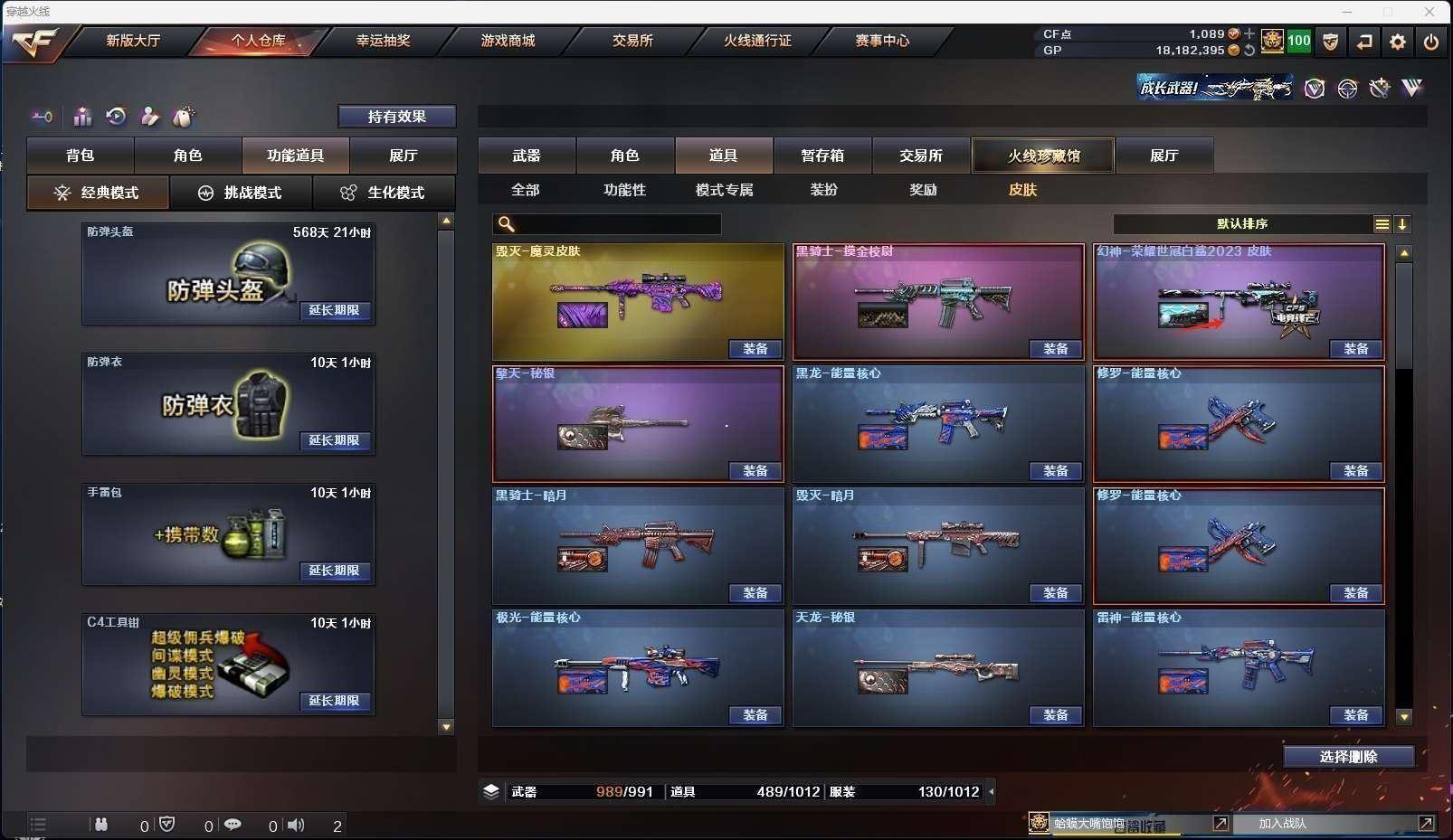Equip the 毁灭-魔灵皮肤 skin
The image size is (1453, 840).
pos(755,349)
